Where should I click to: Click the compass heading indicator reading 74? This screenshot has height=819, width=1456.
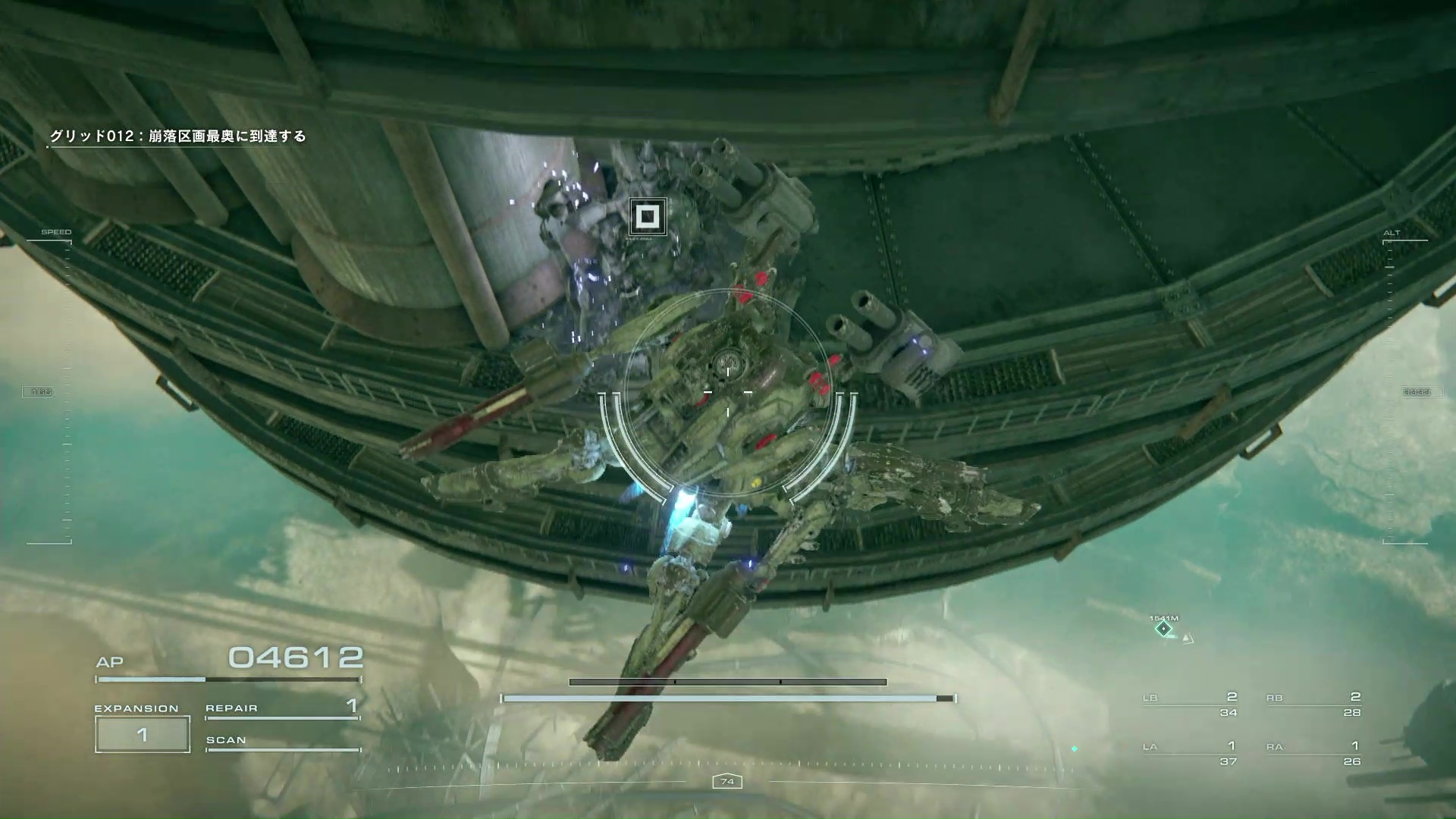[x=727, y=781]
